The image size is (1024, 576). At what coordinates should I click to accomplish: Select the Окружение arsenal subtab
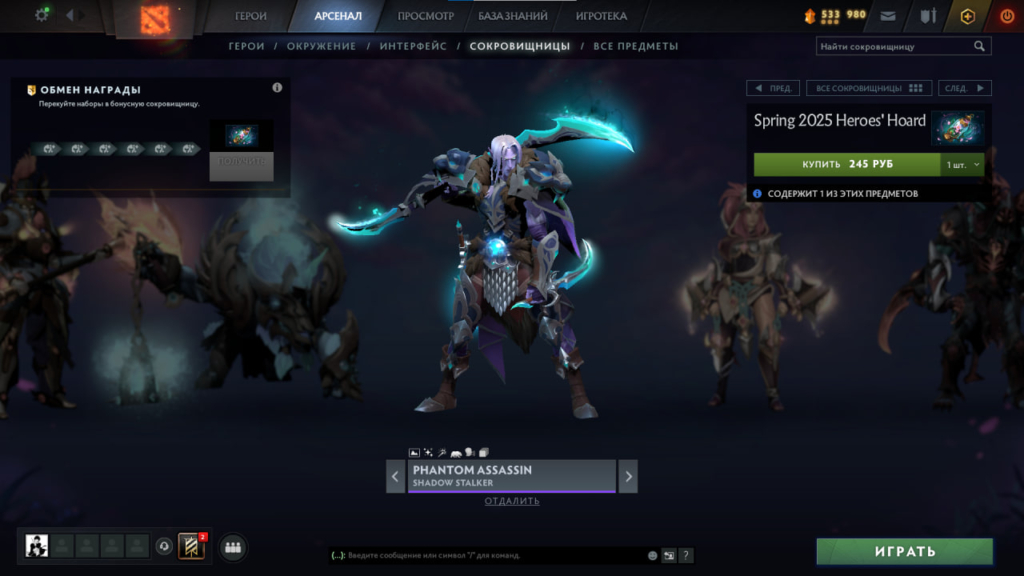pyautogui.click(x=321, y=46)
